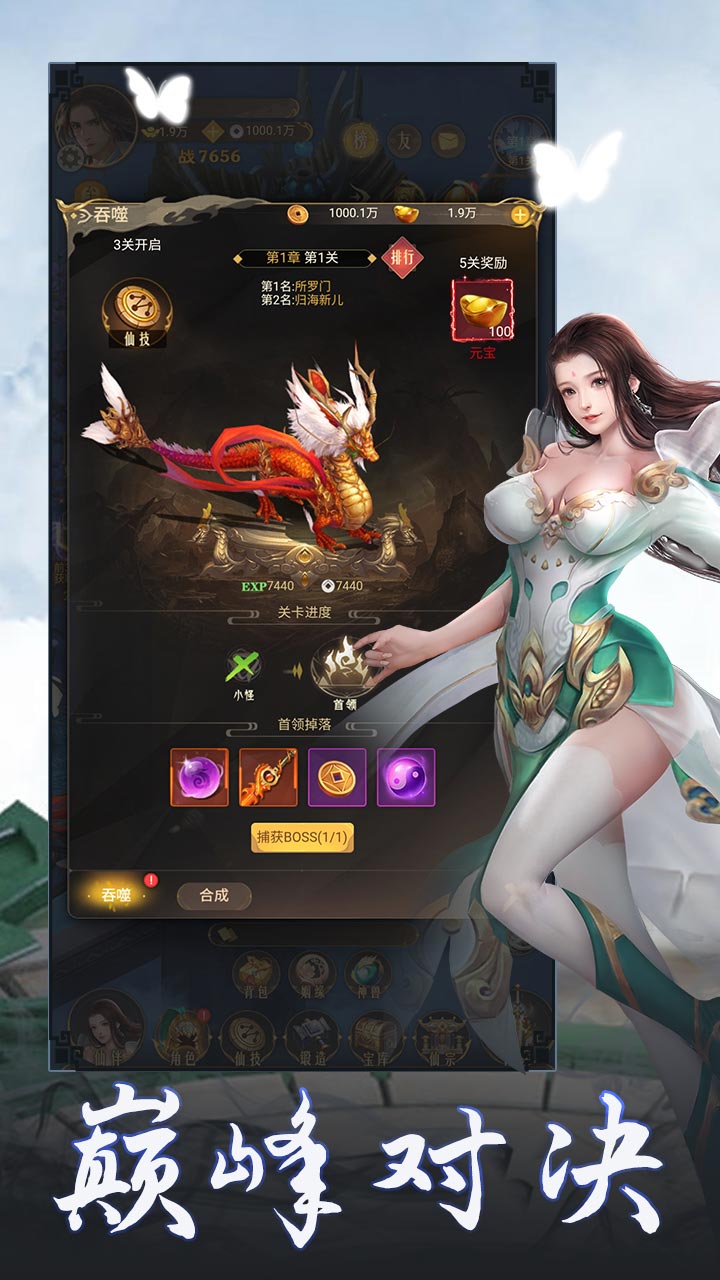Inspect the purple yin-yang drop item

(406, 777)
